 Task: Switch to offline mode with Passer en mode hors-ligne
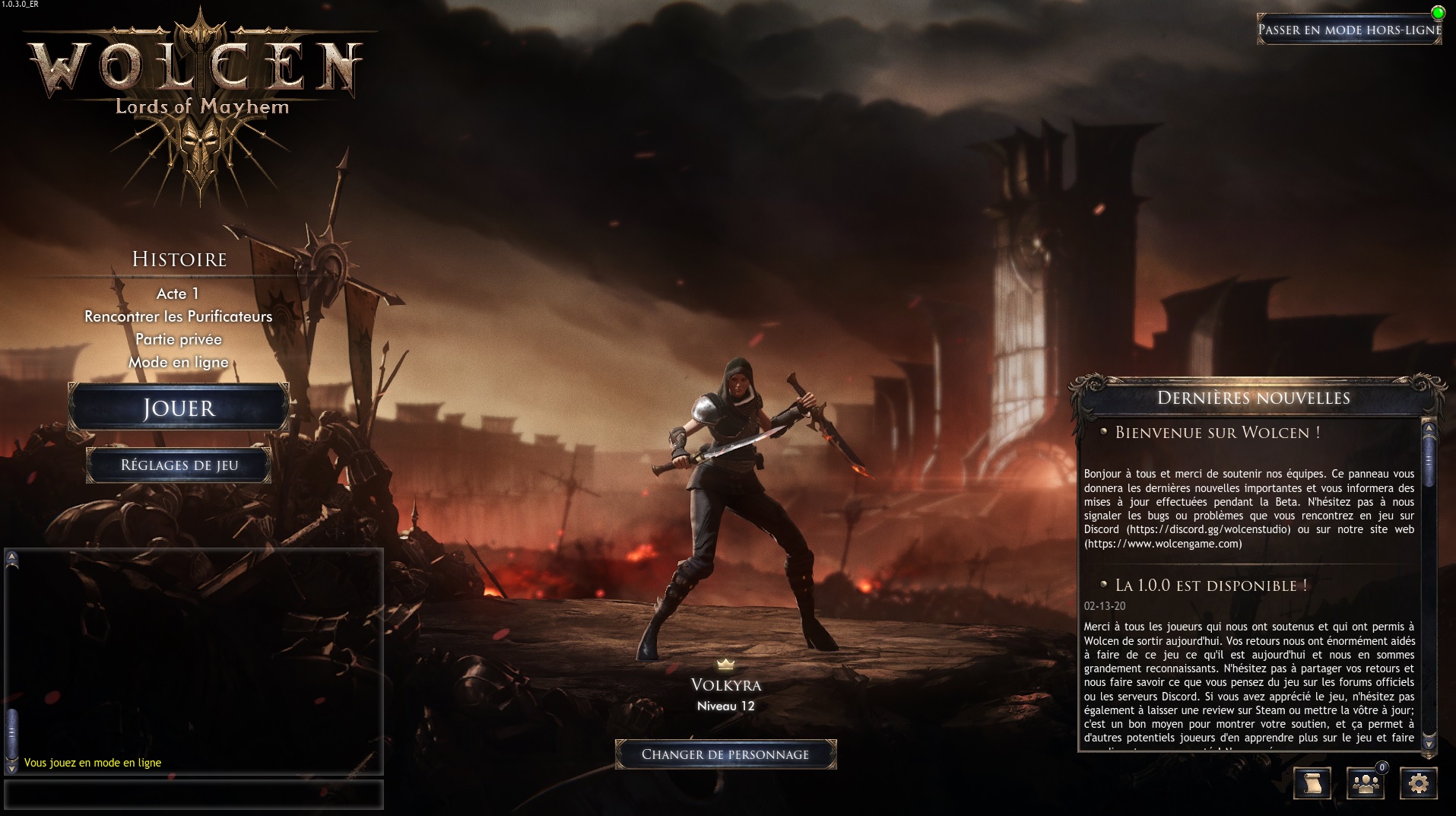click(1349, 30)
